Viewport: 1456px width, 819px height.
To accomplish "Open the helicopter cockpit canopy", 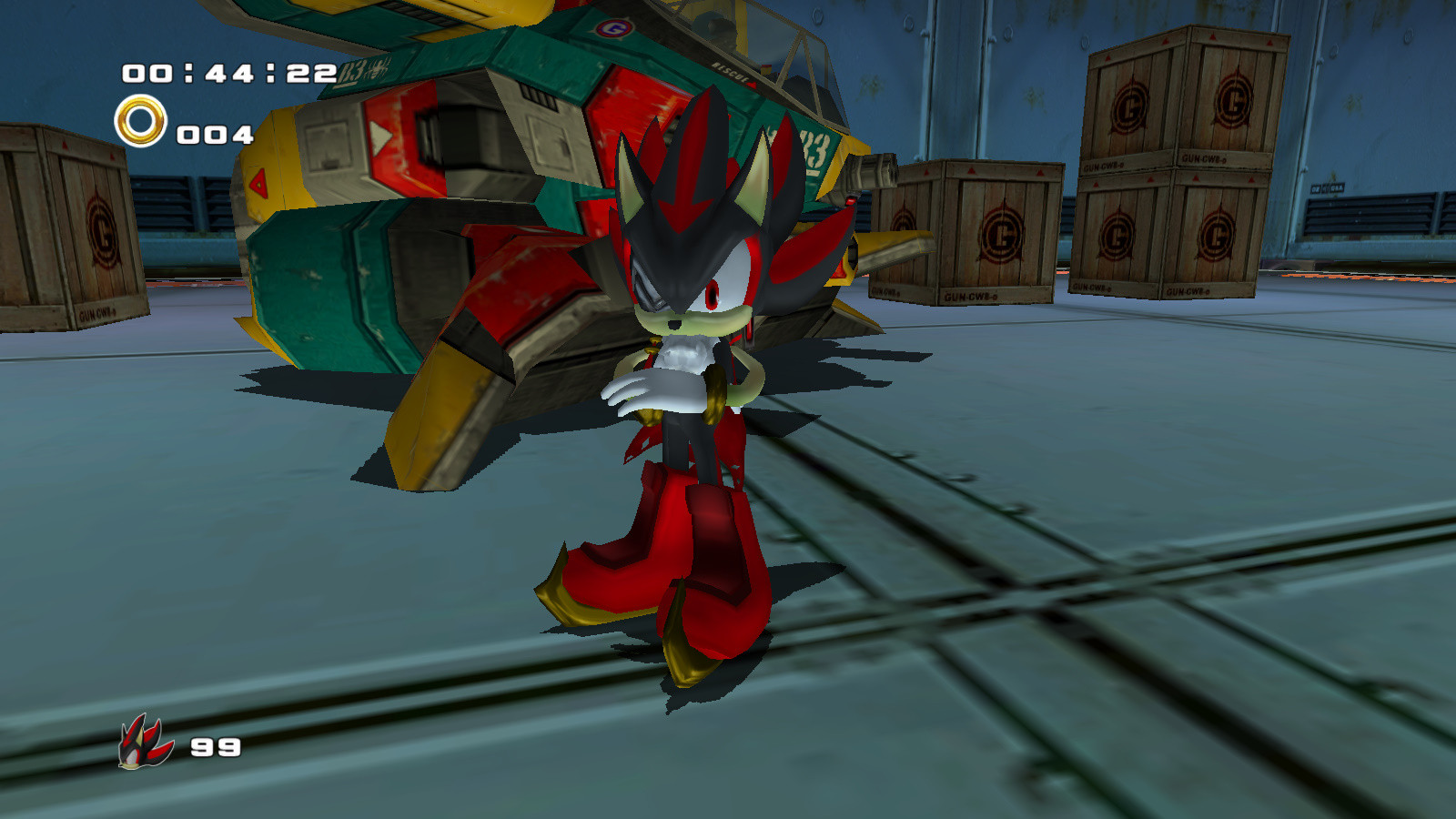I will (783, 50).
